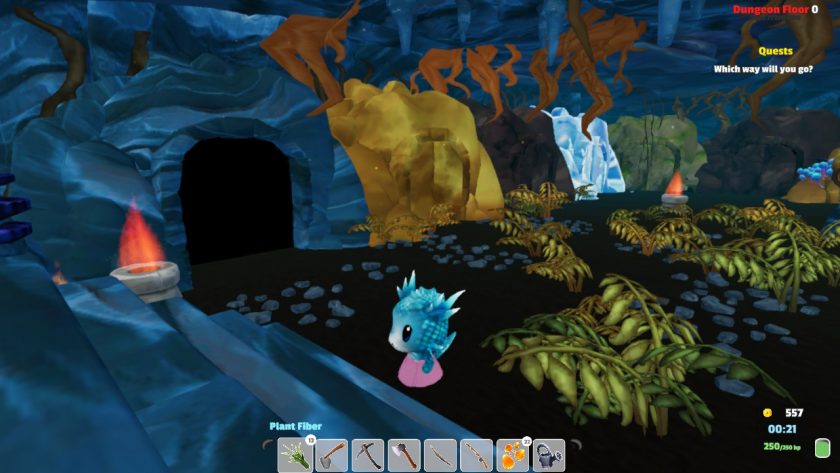
Task: Select the Plant Fiber hotbar slot
Action: coord(296,455)
